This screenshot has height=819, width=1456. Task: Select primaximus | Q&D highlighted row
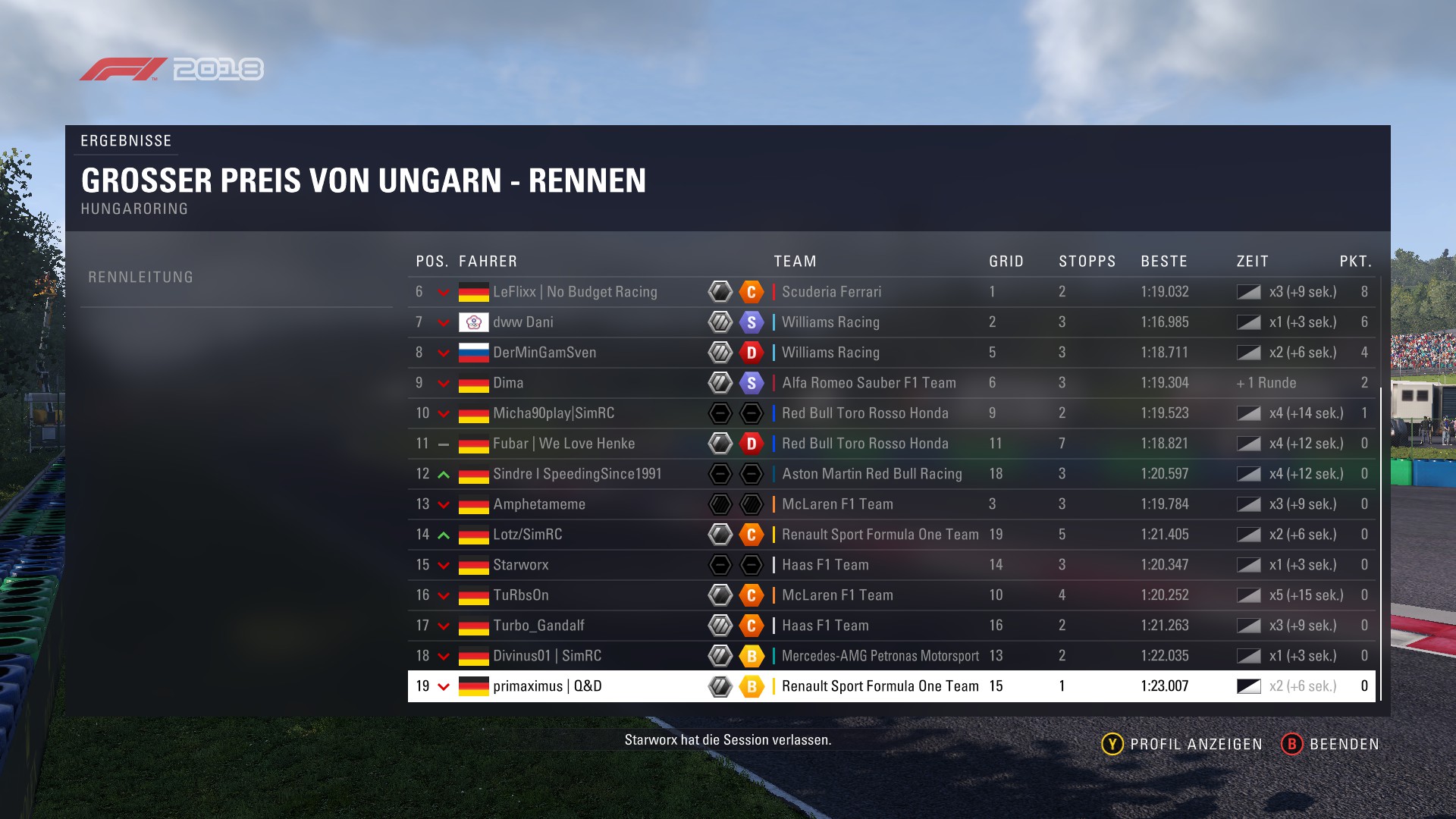point(547,686)
